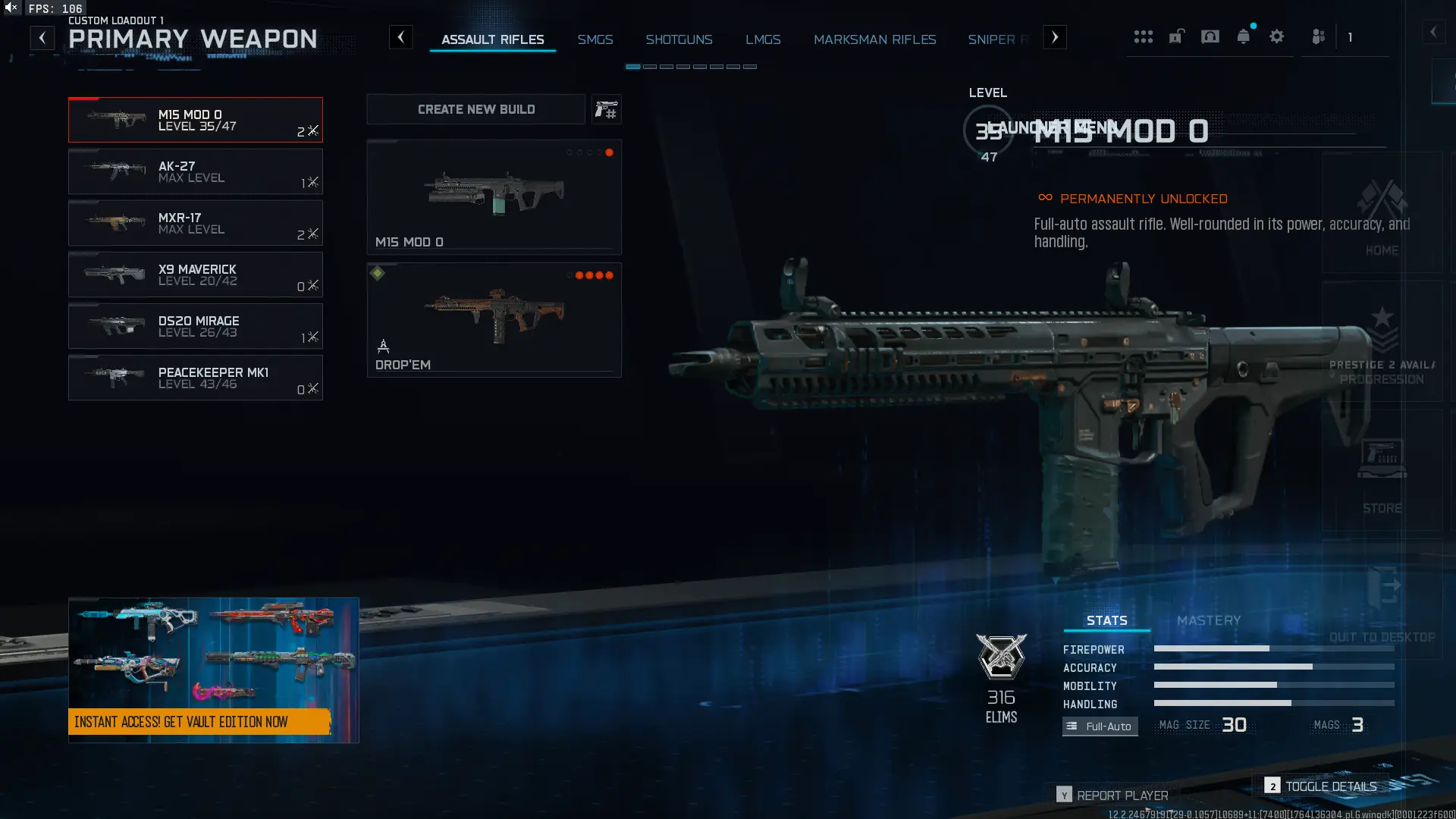Image resolution: width=1456 pixels, height=819 pixels.
Task: Open the social party icon showing 1 player
Action: pyautogui.click(x=1319, y=36)
